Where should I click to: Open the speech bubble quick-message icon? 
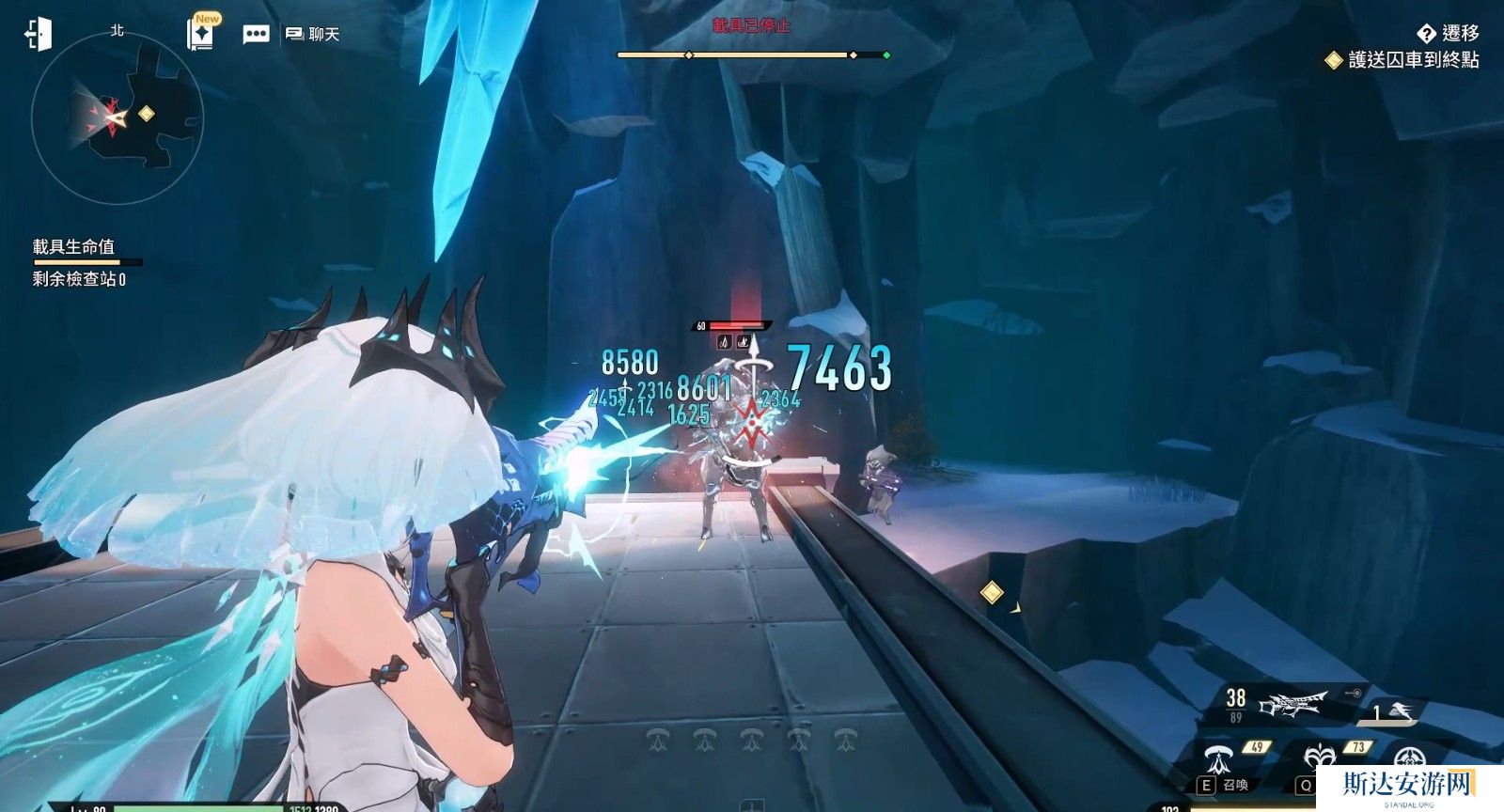coord(256,35)
